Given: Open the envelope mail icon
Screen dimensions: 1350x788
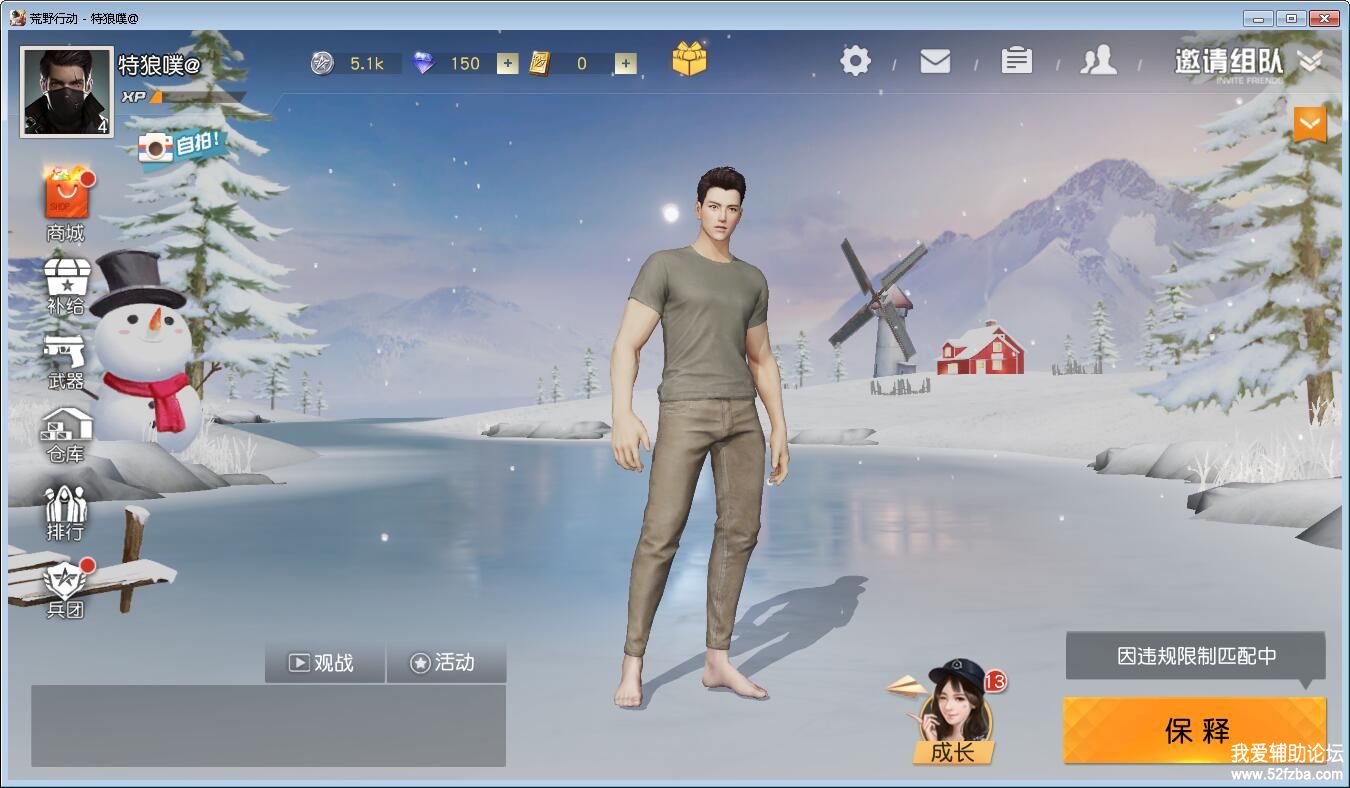Looking at the screenshot, I should coord(935,61).
